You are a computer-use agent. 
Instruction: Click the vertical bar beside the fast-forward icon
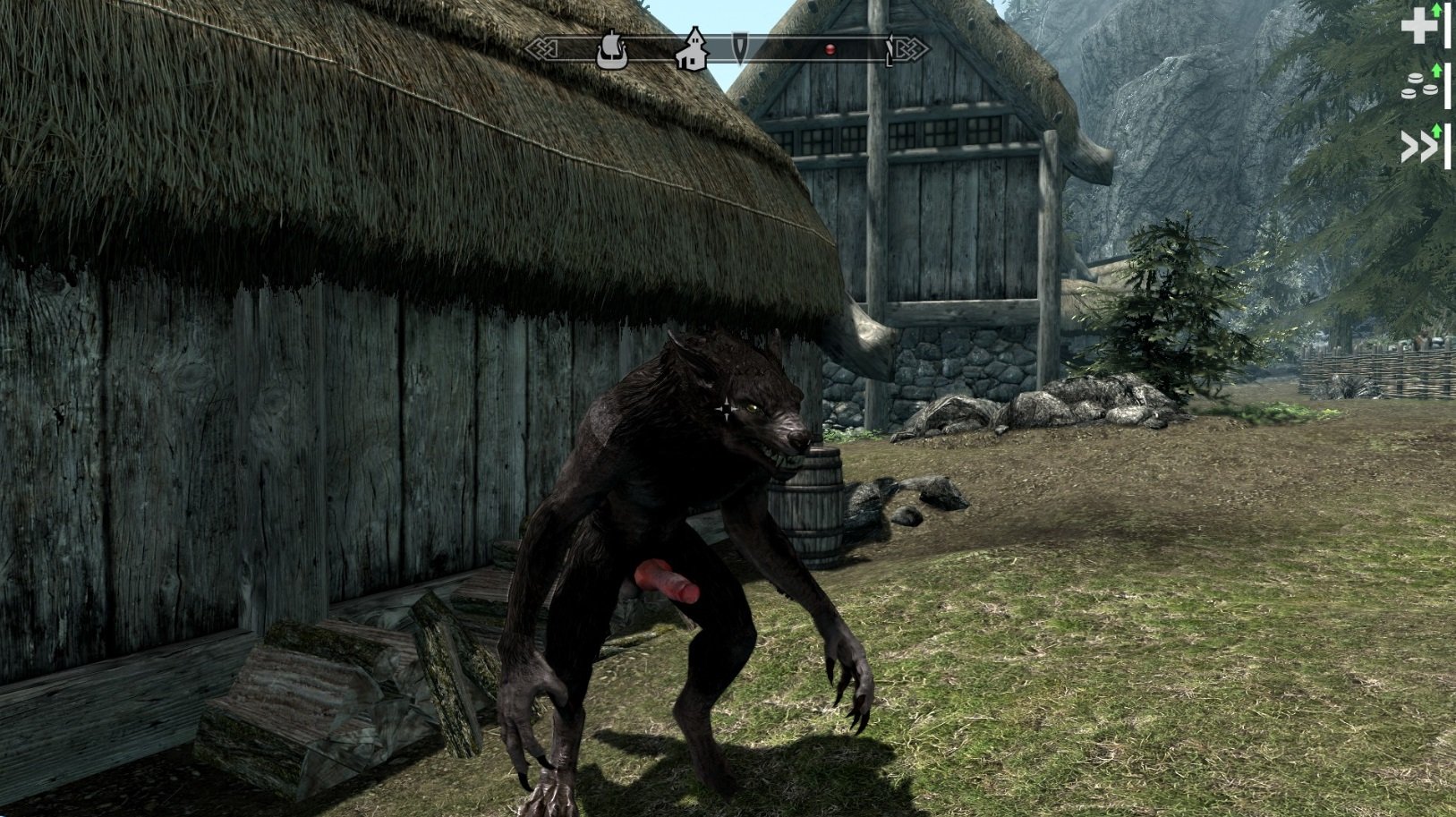pyautogui.click(x=1448, y=146)
